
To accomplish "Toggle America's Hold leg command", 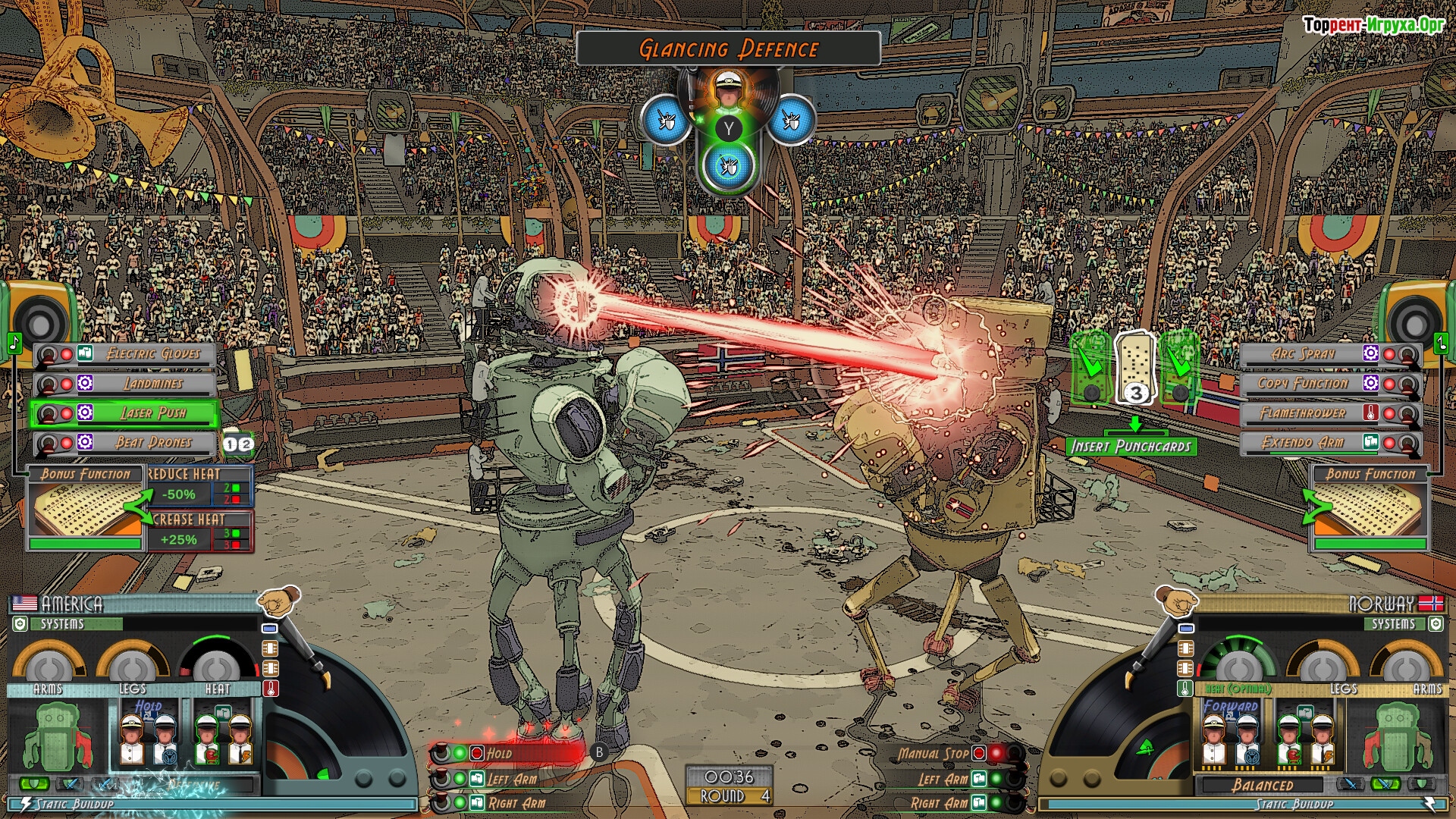I will [499, 753].
